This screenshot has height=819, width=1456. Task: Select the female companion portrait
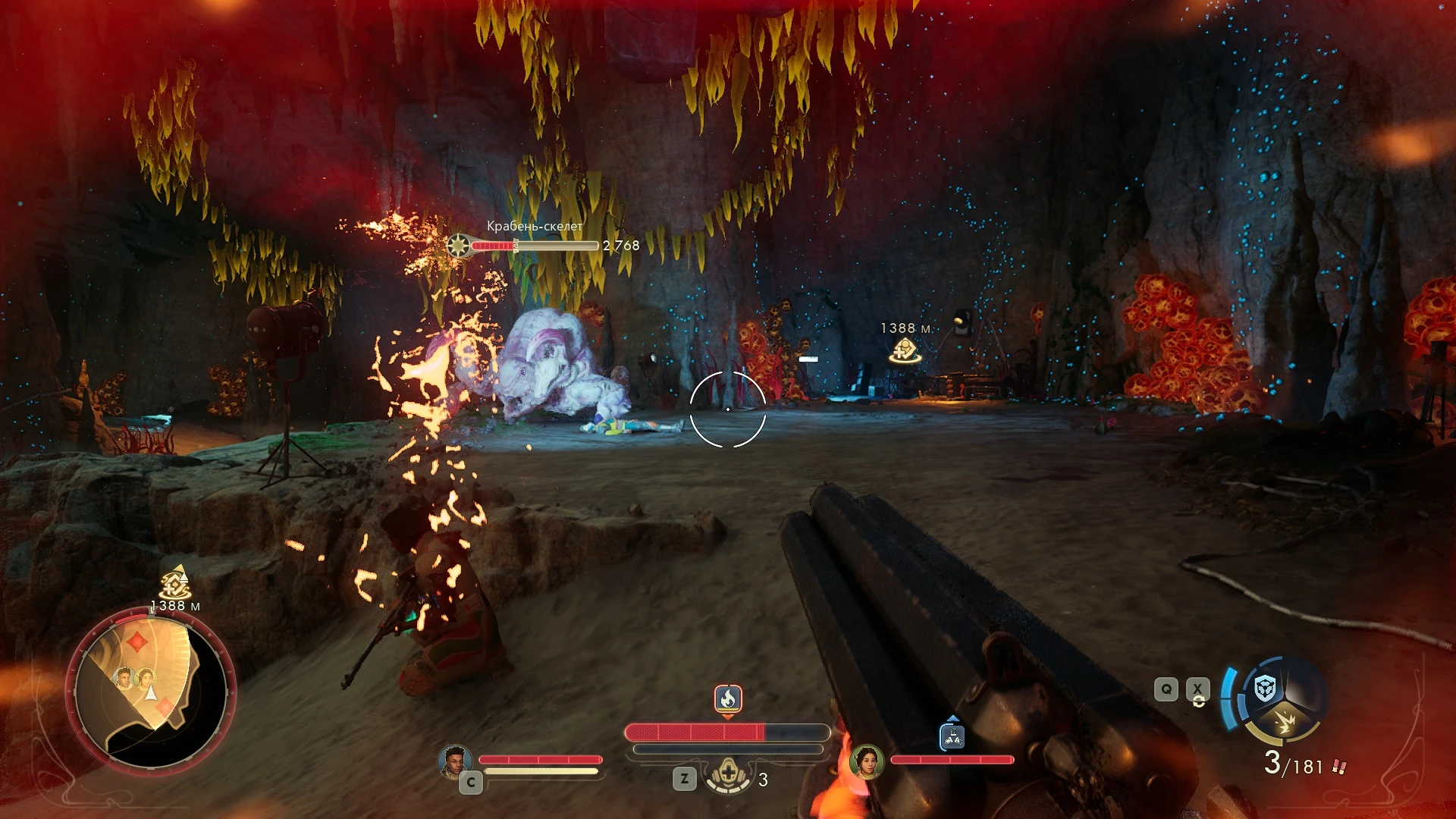(866, 761)
